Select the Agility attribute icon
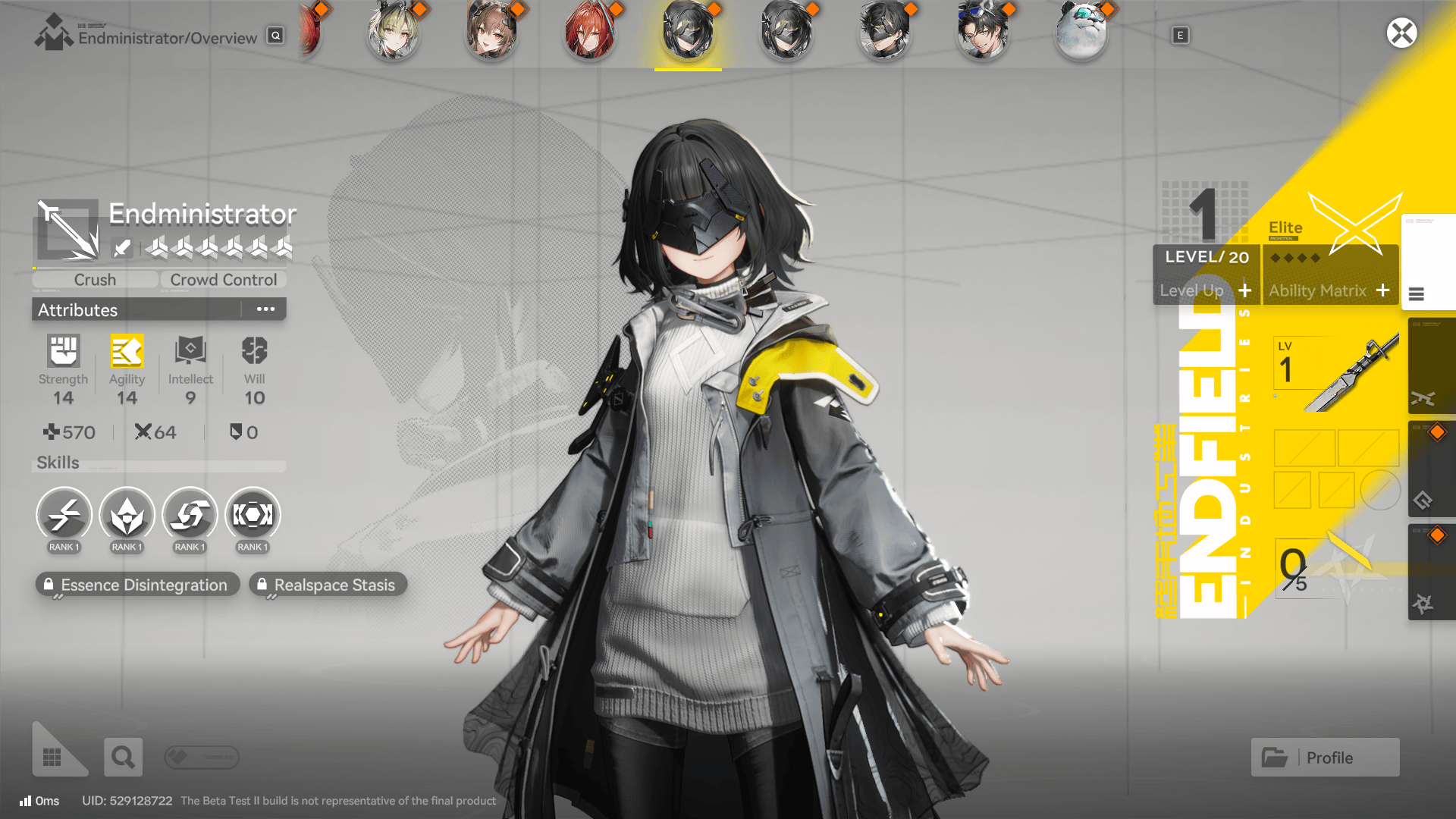 127,352
